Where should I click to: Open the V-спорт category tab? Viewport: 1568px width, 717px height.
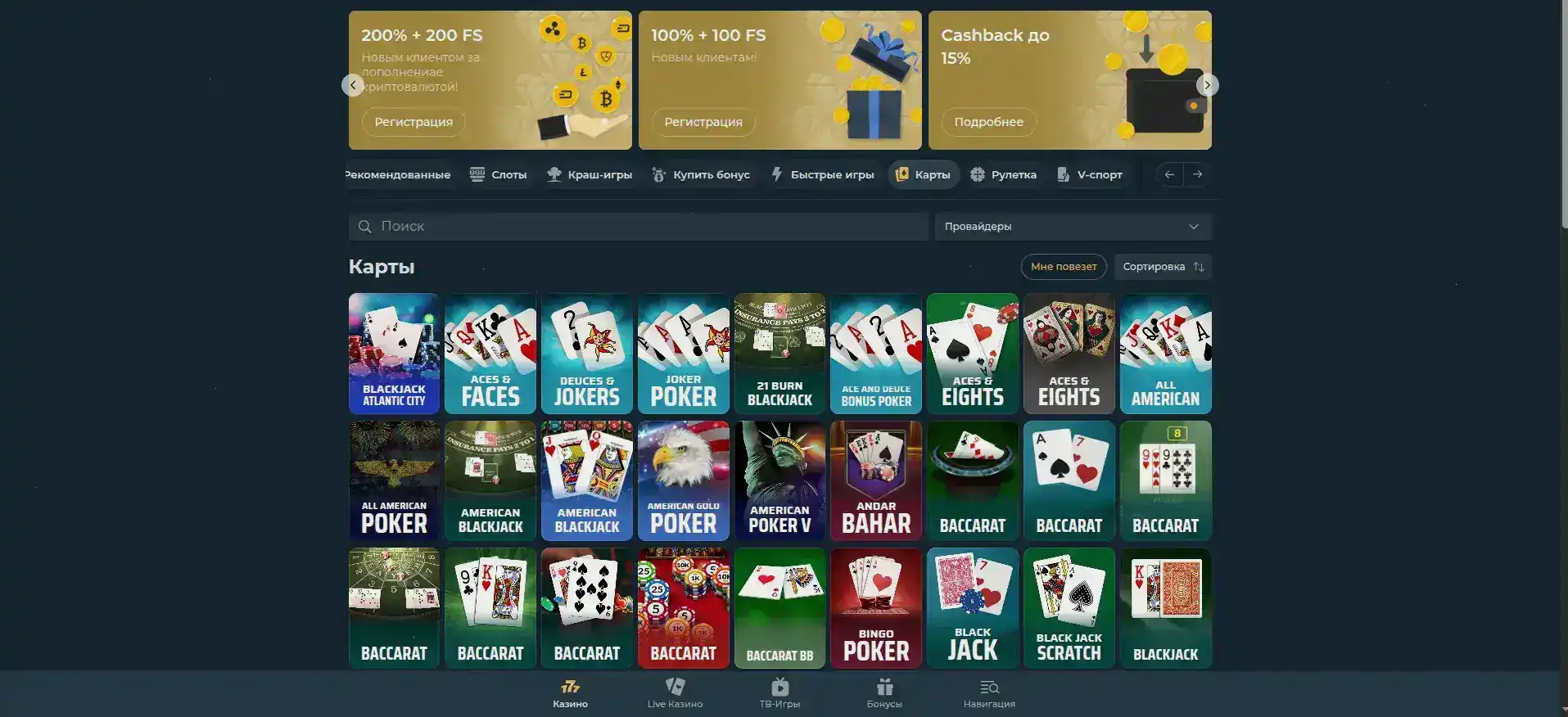pyautogui.click(x=1090, y=174)
